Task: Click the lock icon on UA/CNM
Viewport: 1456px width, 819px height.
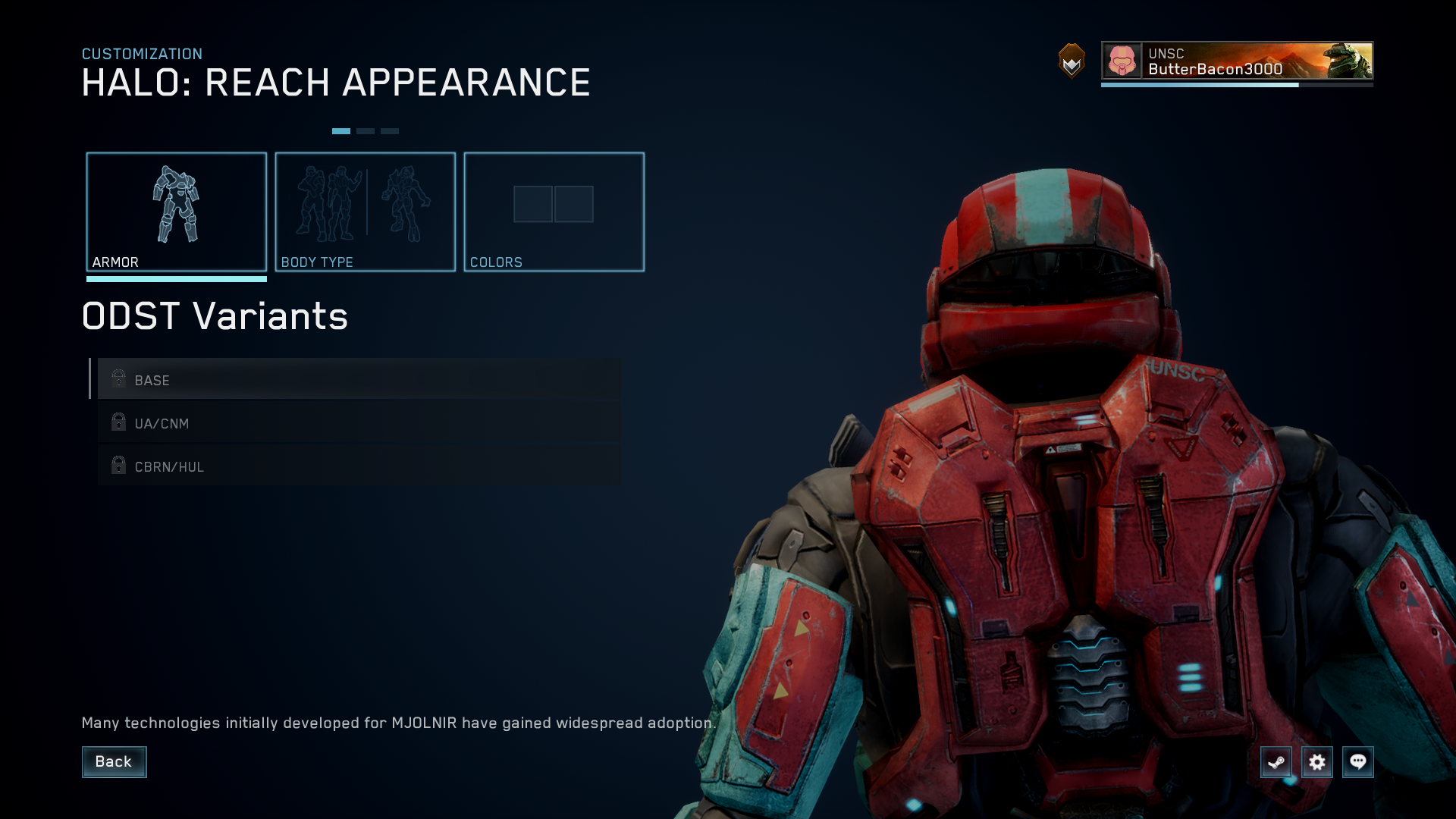Action: [x=118, y=423]
